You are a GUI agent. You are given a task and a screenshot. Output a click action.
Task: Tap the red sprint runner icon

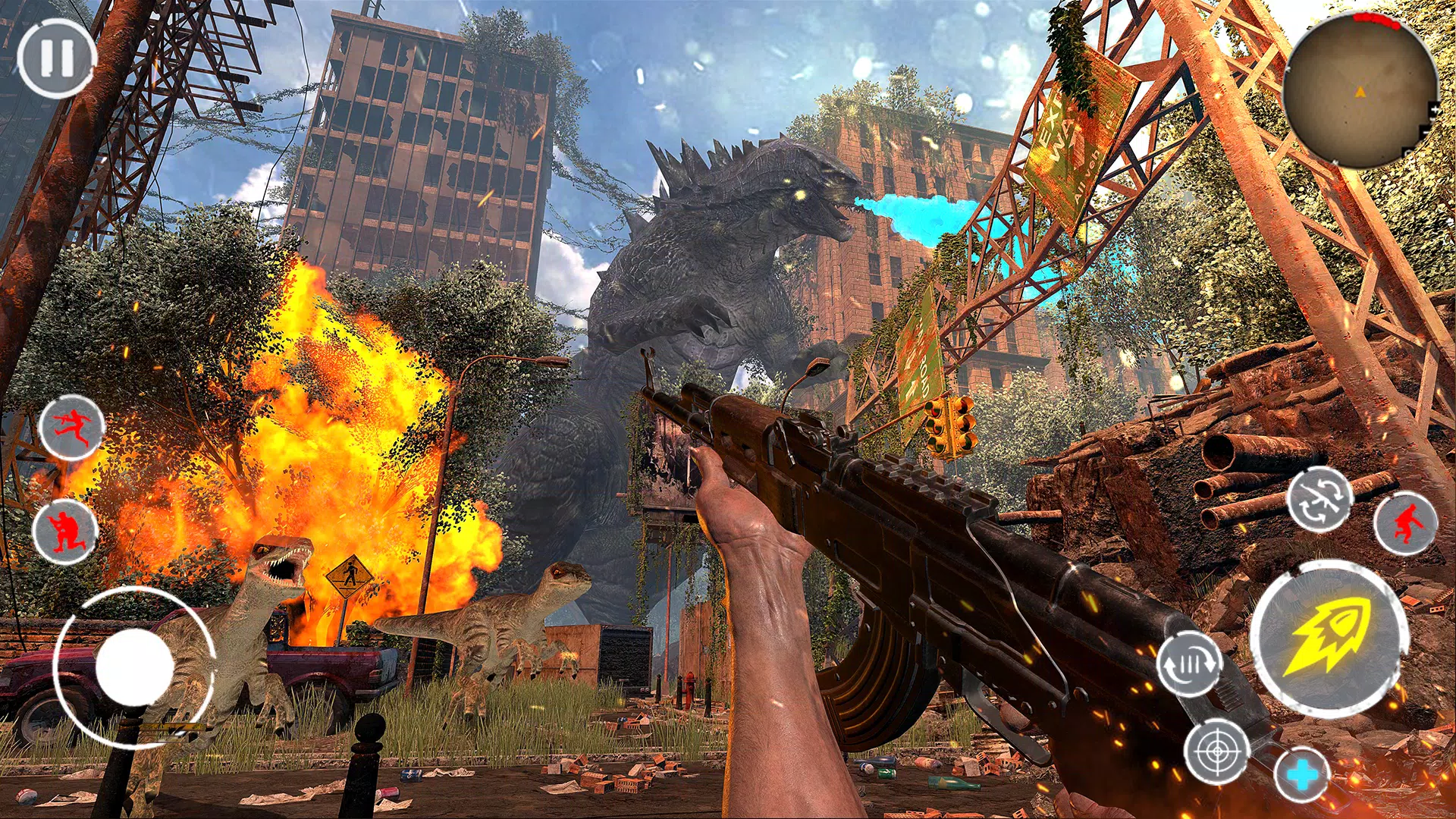71,426
